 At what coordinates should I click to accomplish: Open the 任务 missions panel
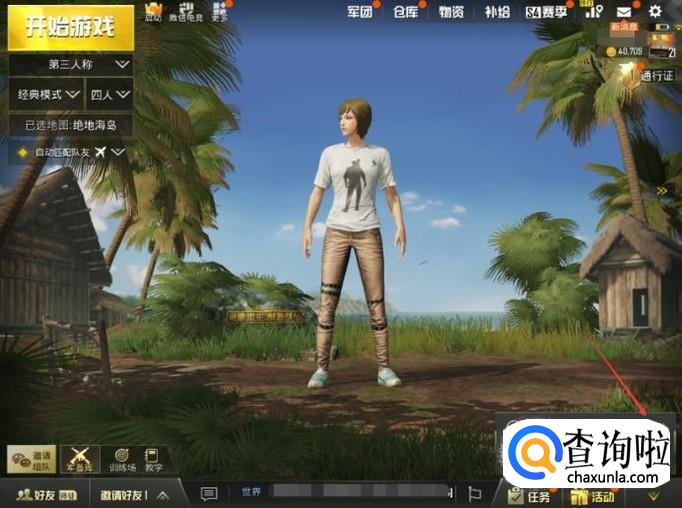530,495
